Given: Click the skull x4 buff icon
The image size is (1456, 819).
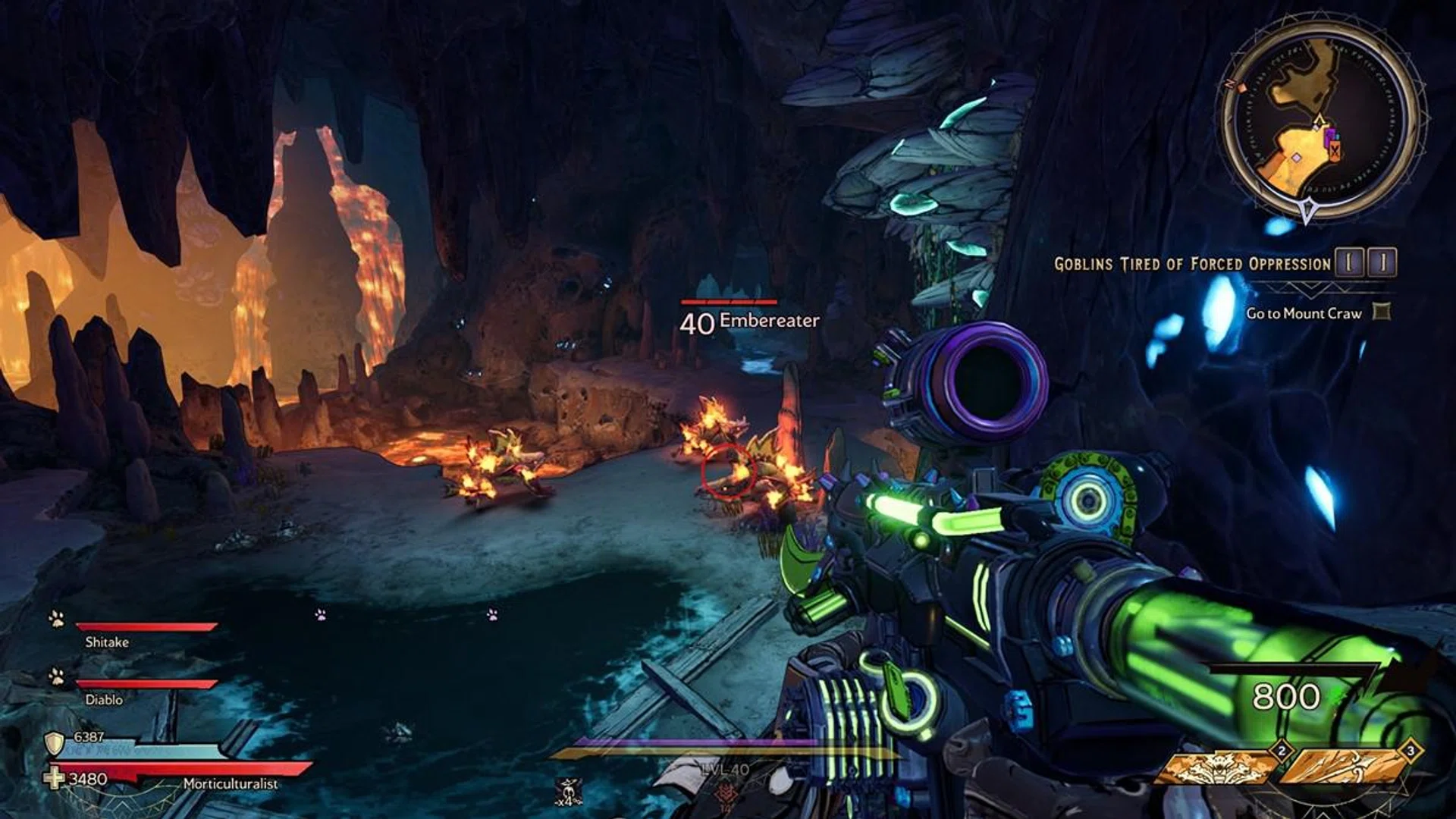Looking at the screenshot, I should point(568,792).
